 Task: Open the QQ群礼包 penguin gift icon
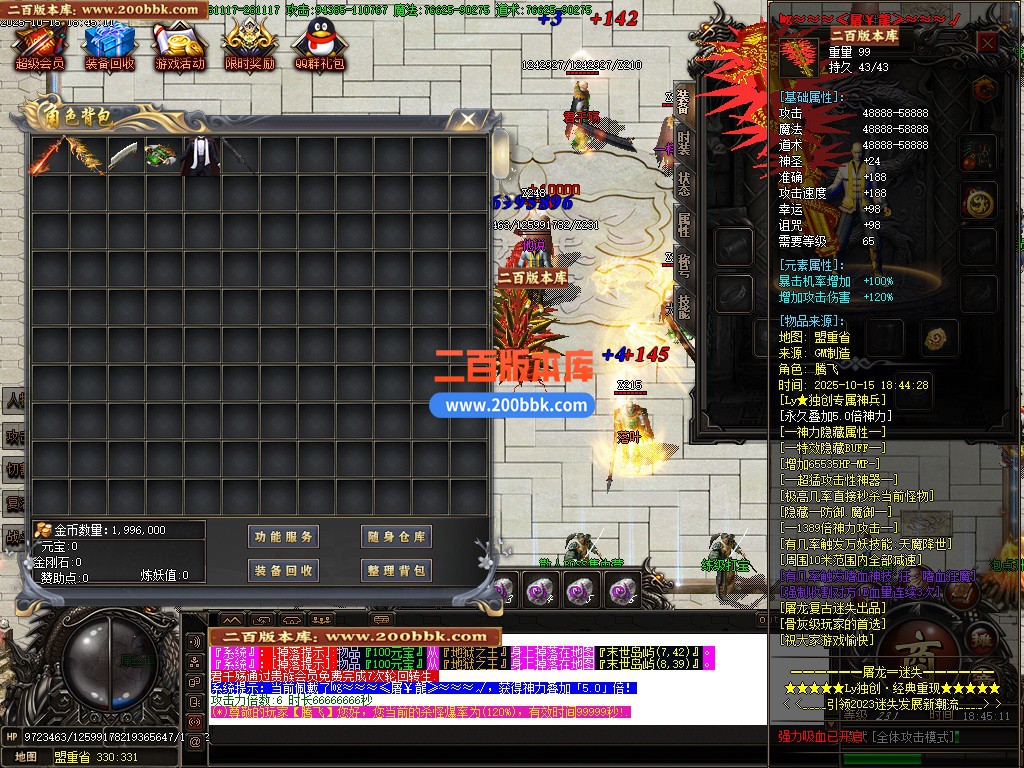(x=319, y=45)
